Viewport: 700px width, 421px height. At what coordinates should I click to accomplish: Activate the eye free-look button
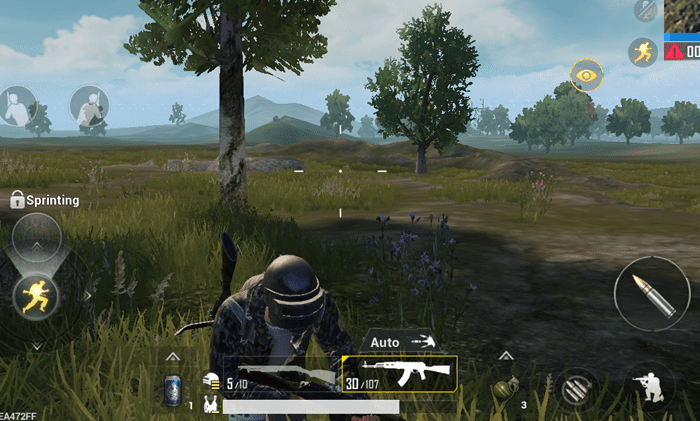(586, 74)
